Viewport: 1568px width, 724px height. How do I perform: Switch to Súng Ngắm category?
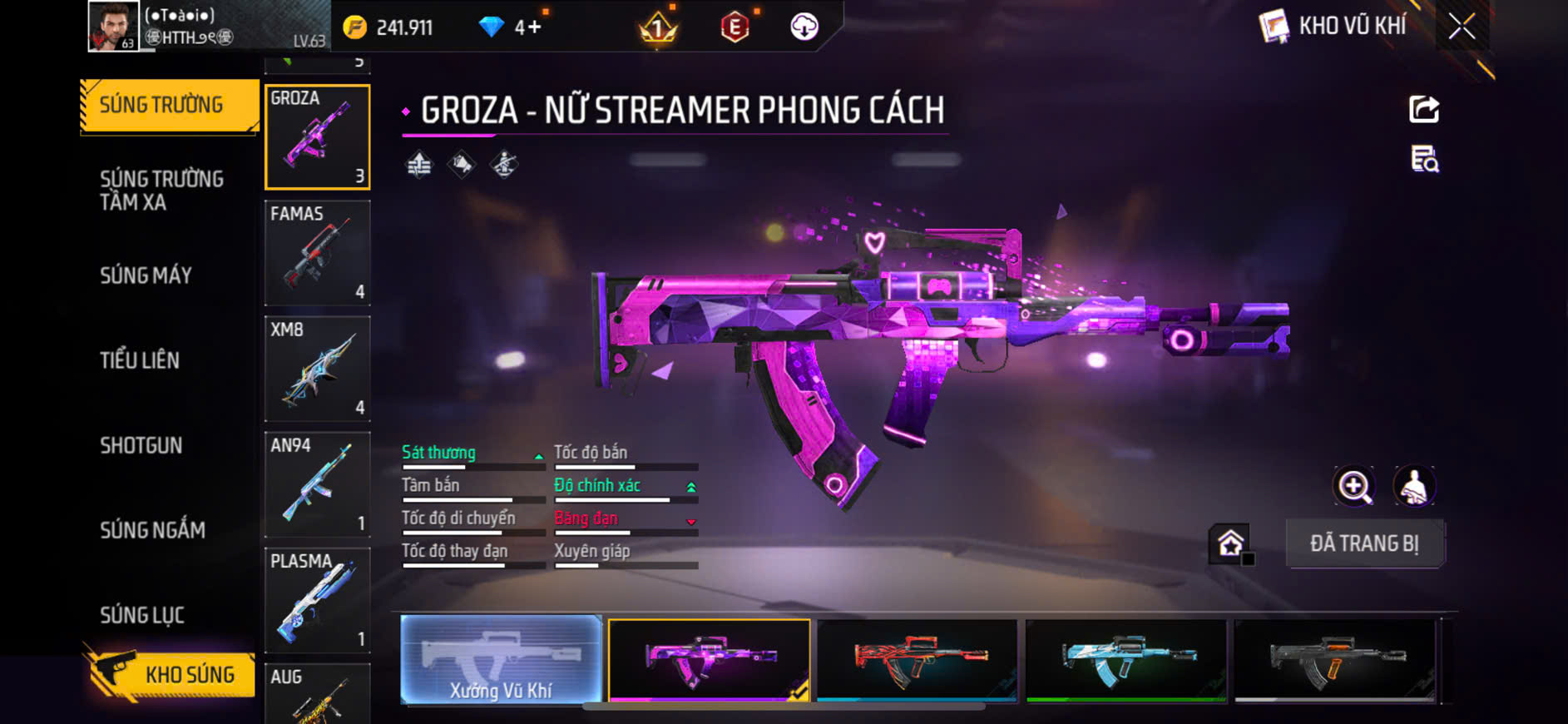[x=152, y=530]
